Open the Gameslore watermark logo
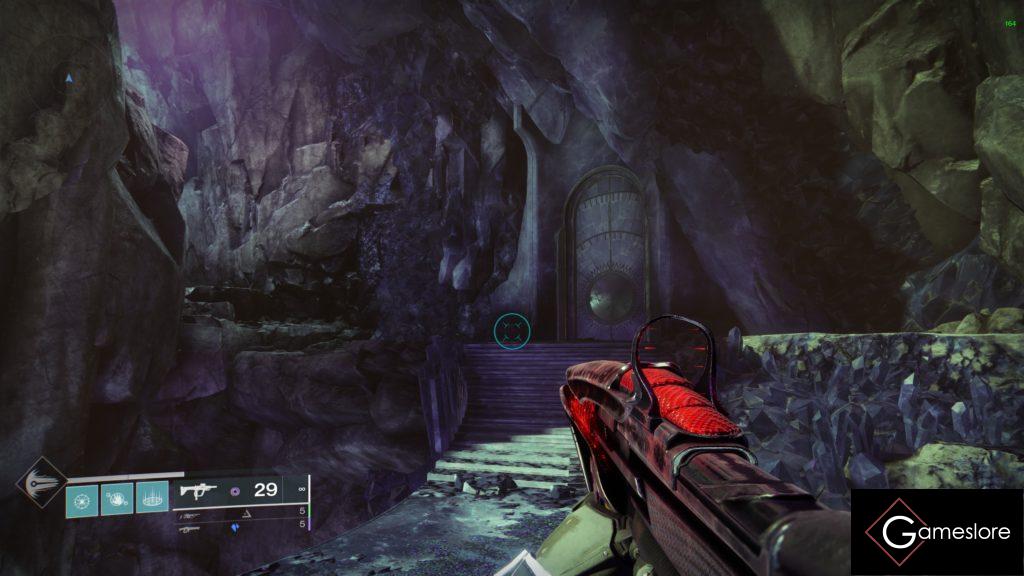 point(937,532)
